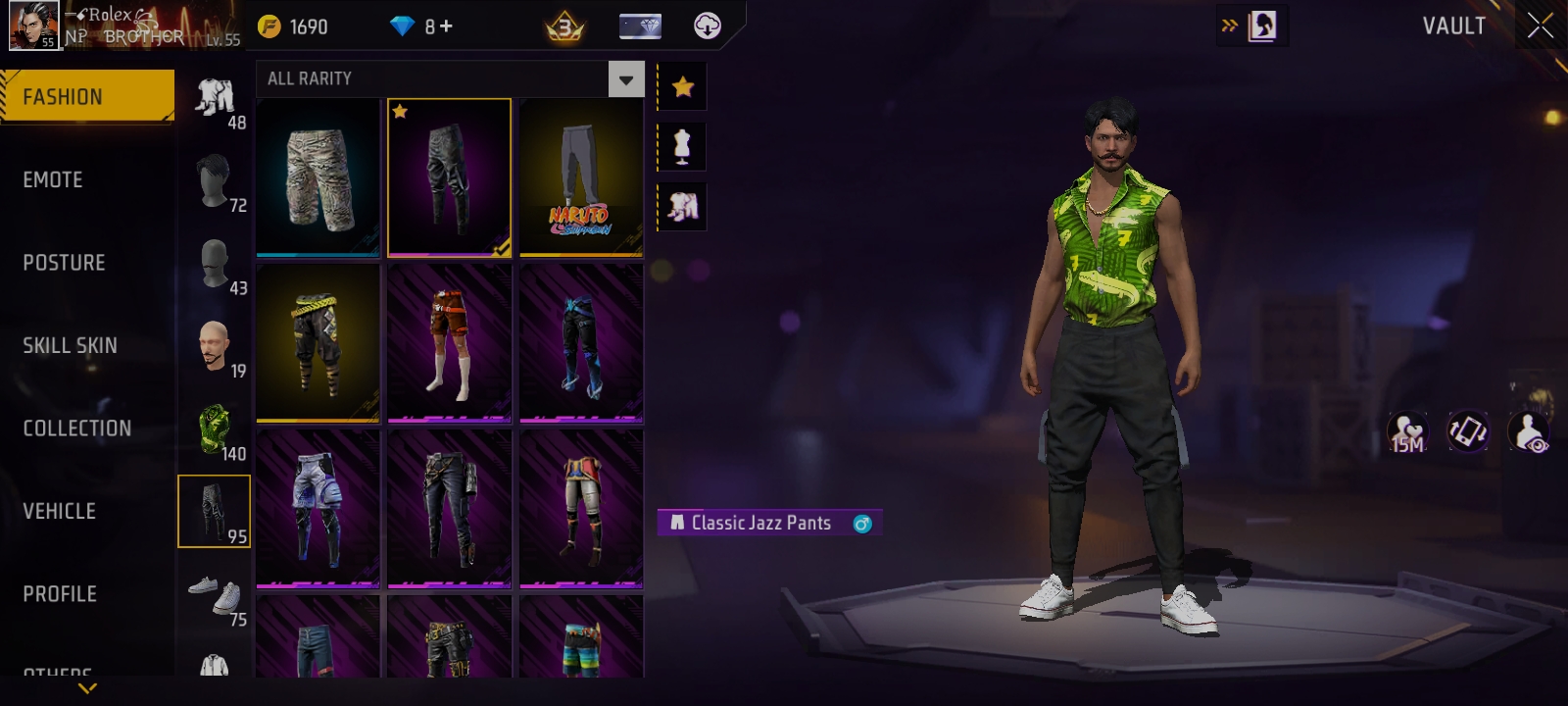Screen dimensions: 1568x706
Task: Toggle the mannequin display option
Action: (681, 146)
